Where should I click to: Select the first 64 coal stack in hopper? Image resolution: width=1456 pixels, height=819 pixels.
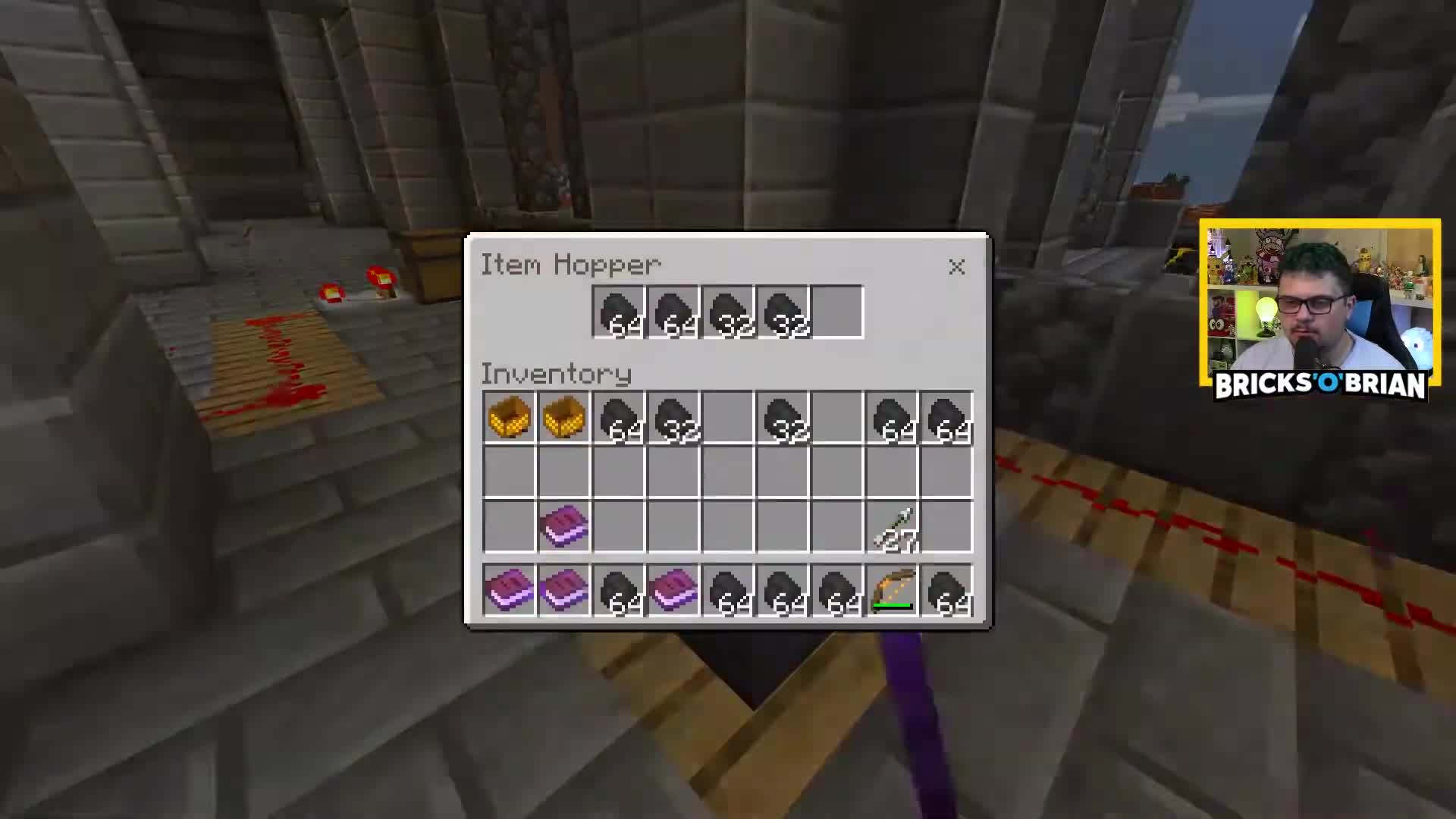point(618,311)
